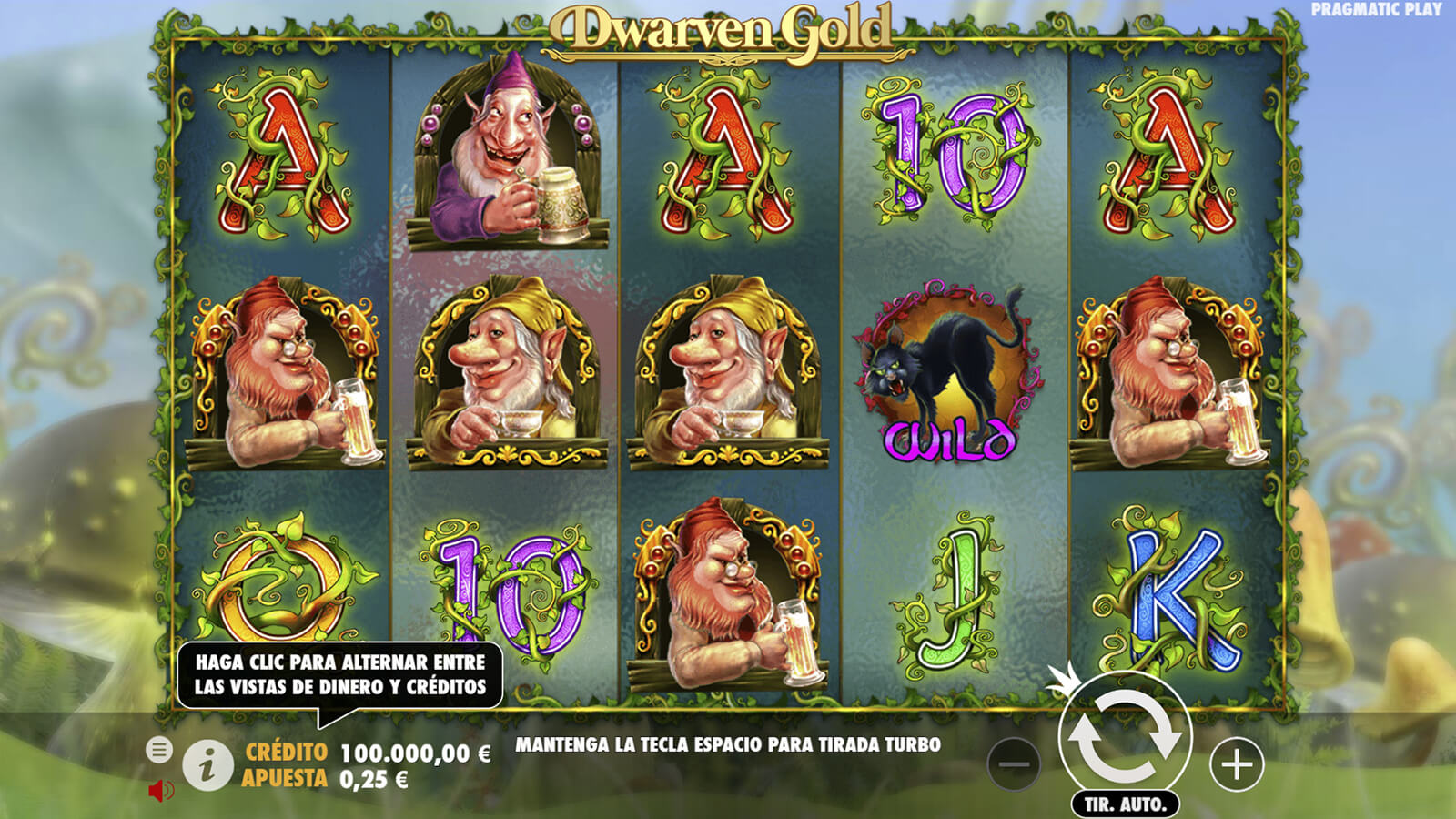Image resolution: width=1456 pixels, height=819 pixels.
Task: Increase the bet with the plus button
Action: pos(1237,764)
